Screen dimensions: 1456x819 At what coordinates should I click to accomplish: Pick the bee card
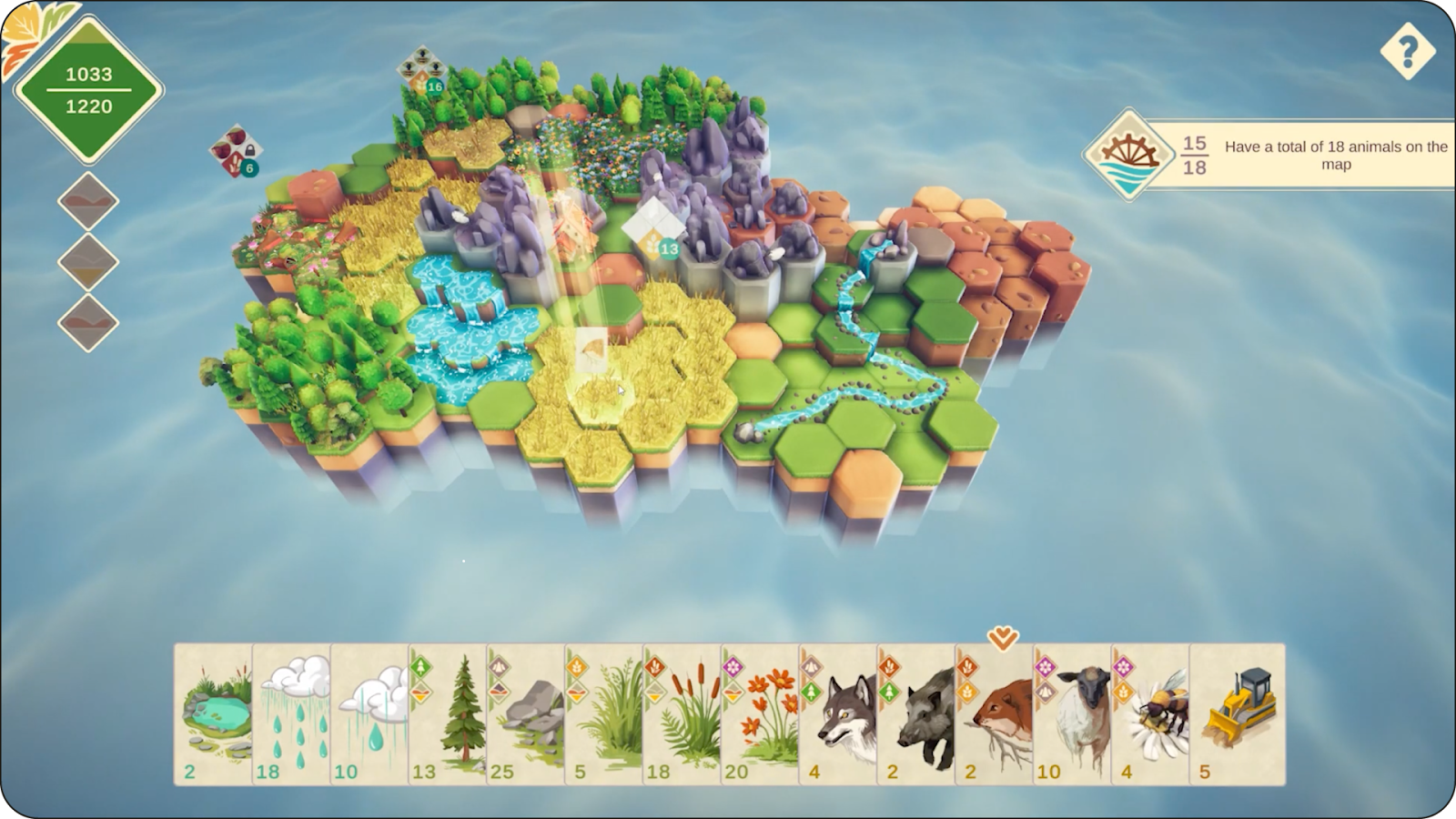[1152, 714]
